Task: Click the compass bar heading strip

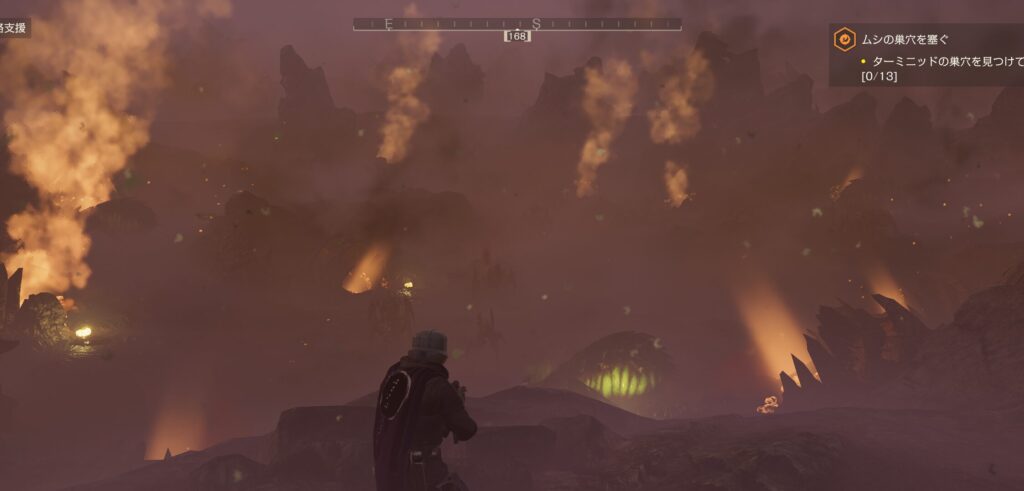Action: click(x=517, y=24)
